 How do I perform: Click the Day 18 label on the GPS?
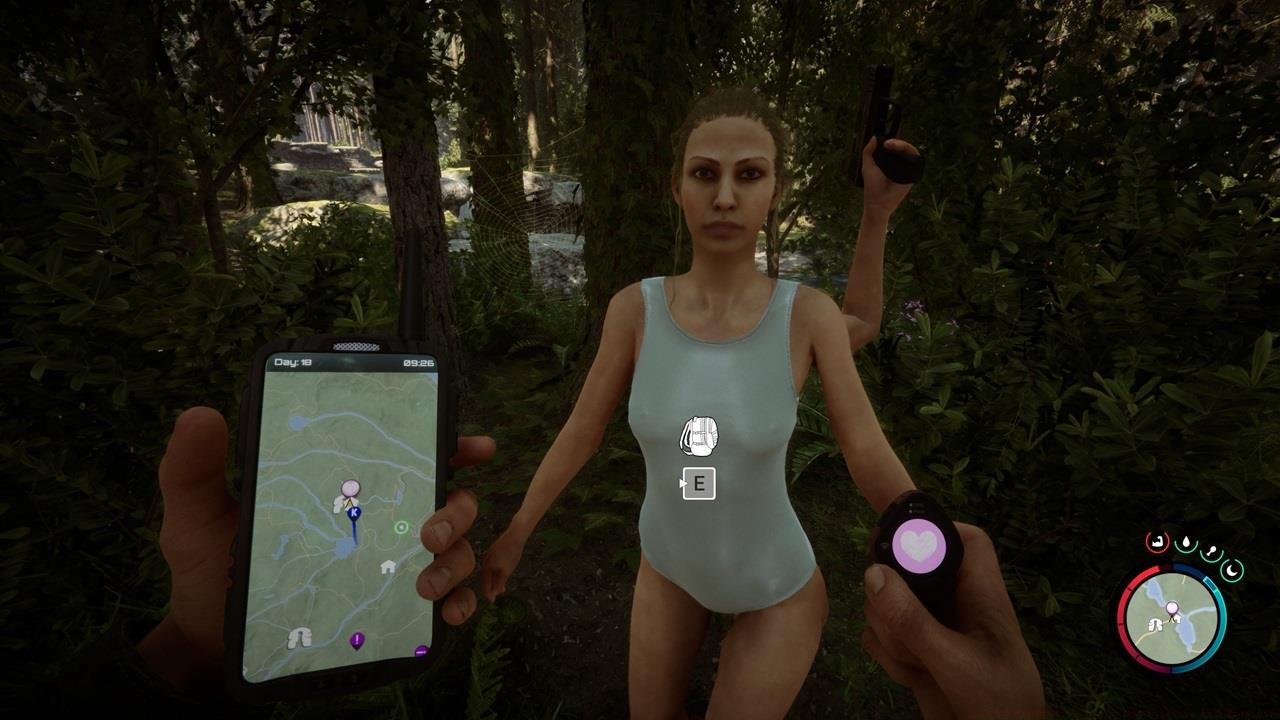[x=292, y=361]
